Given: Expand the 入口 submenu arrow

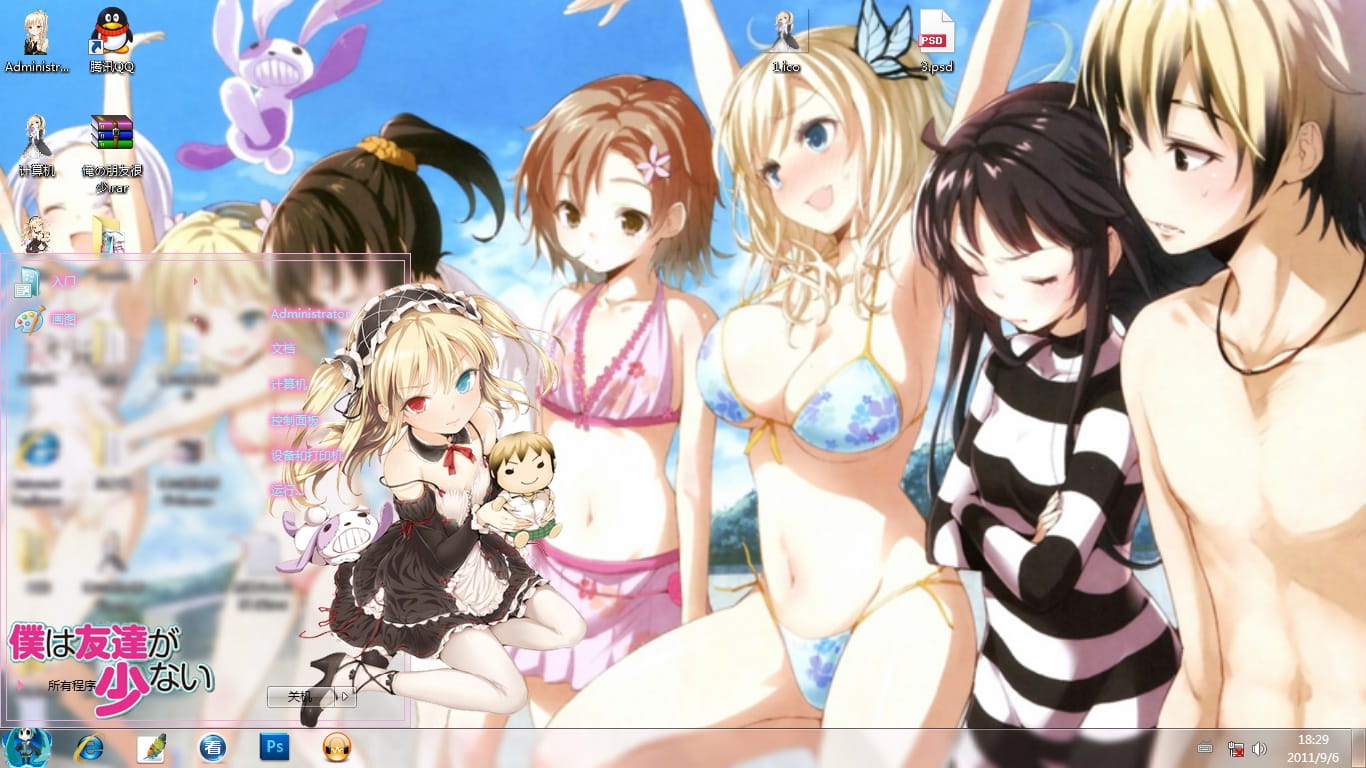Looking at the screenshot, I should pyautogui.click(x=196, y=282).
